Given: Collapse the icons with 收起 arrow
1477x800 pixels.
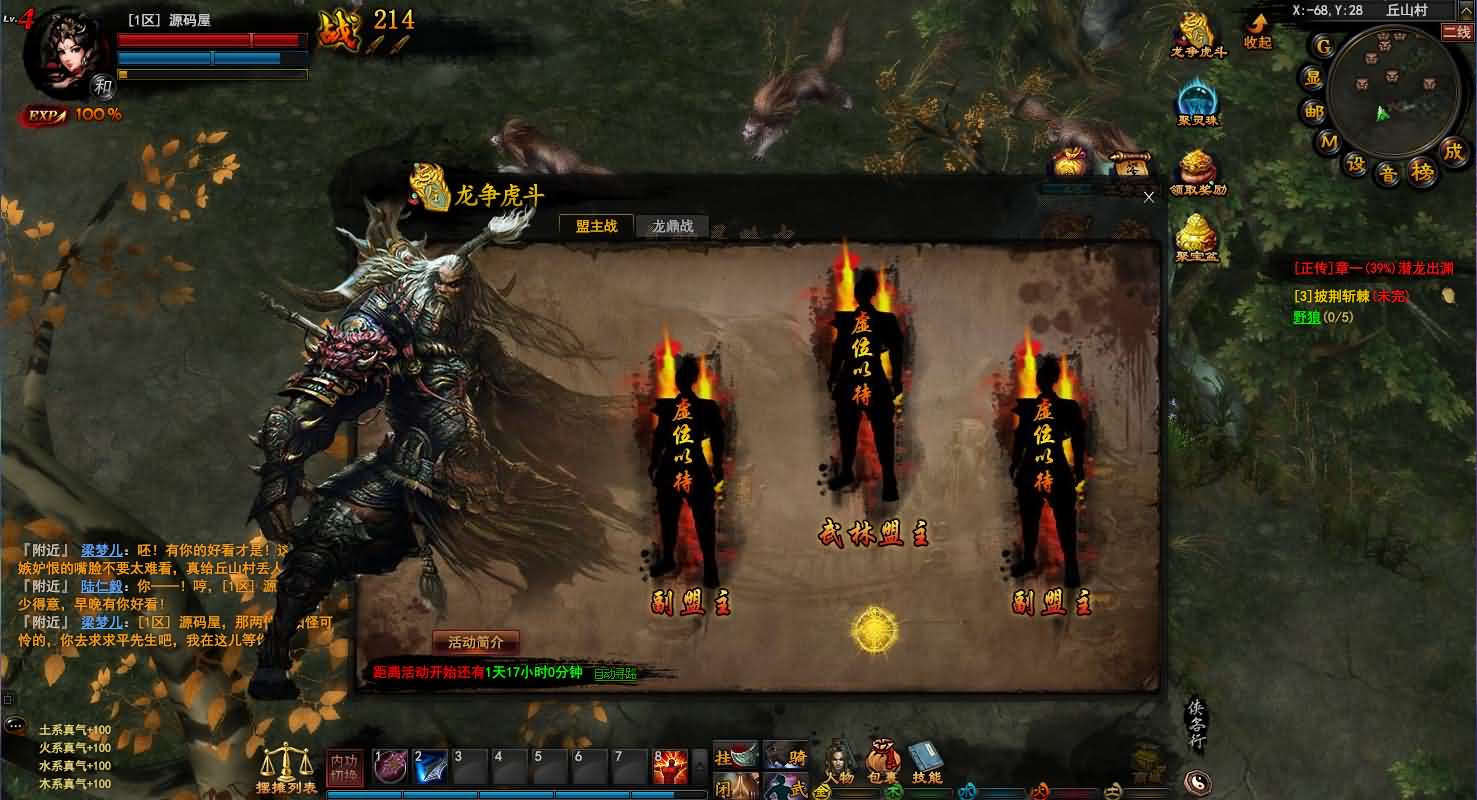Looking at the screenshot, I should point(1257,31).
